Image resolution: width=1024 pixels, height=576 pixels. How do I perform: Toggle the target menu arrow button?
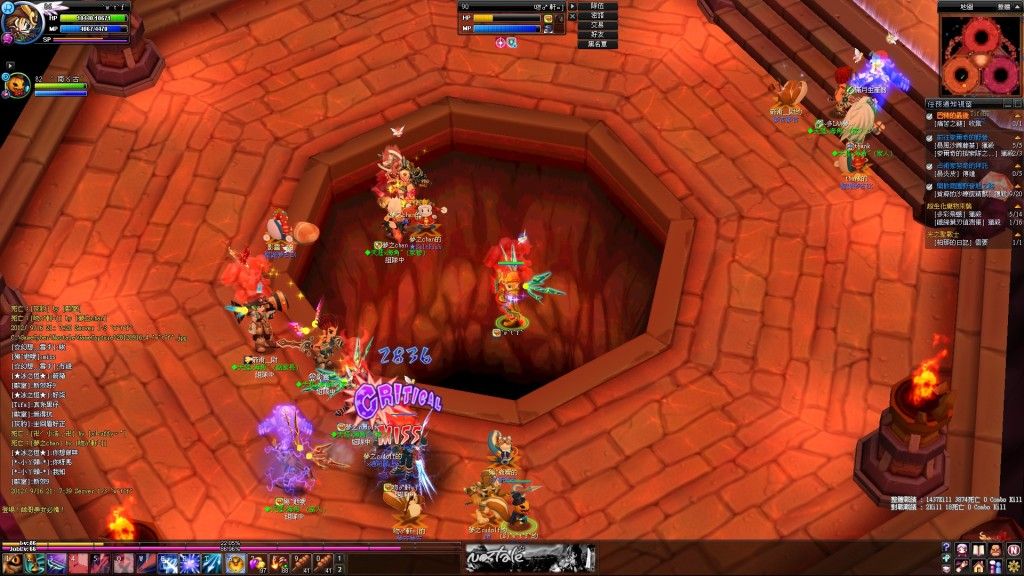(x=573, y=6)
